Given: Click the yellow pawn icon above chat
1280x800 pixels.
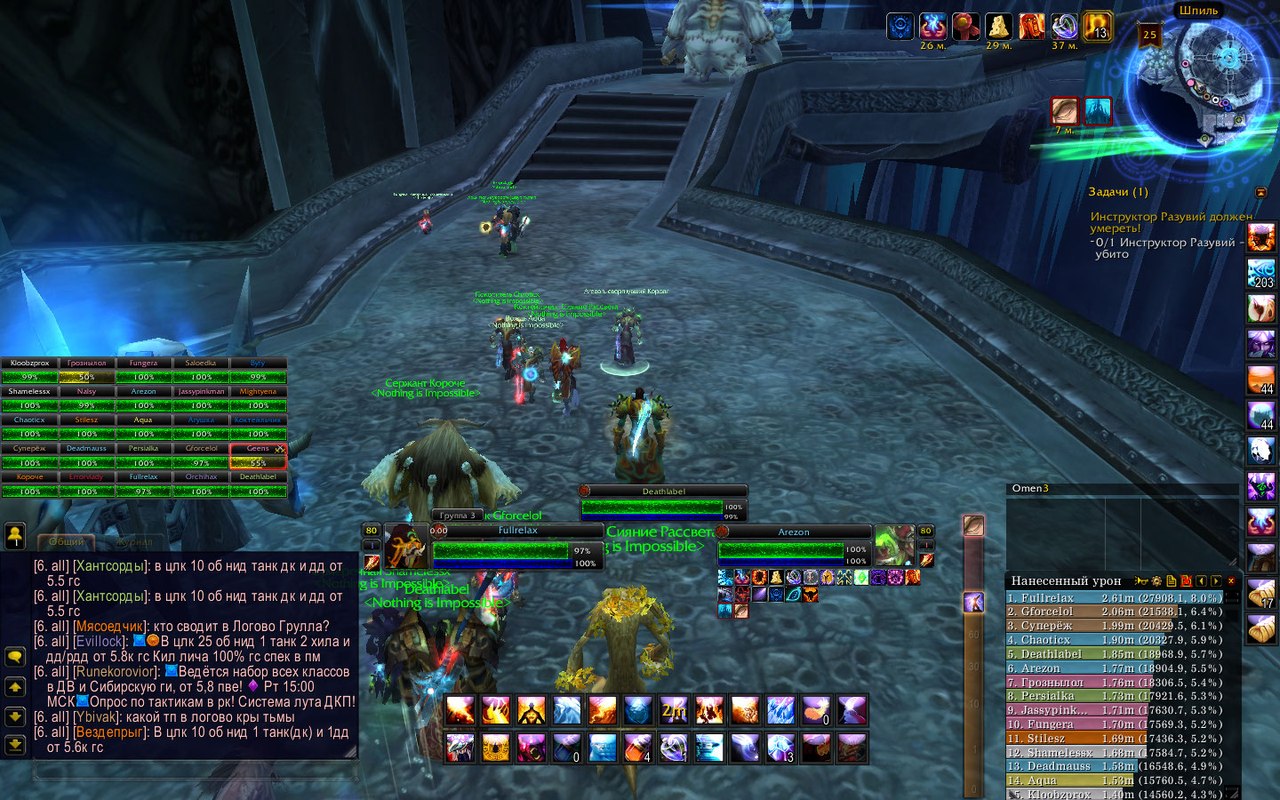Looking at the screenshot, I should [x=15, y=538].
